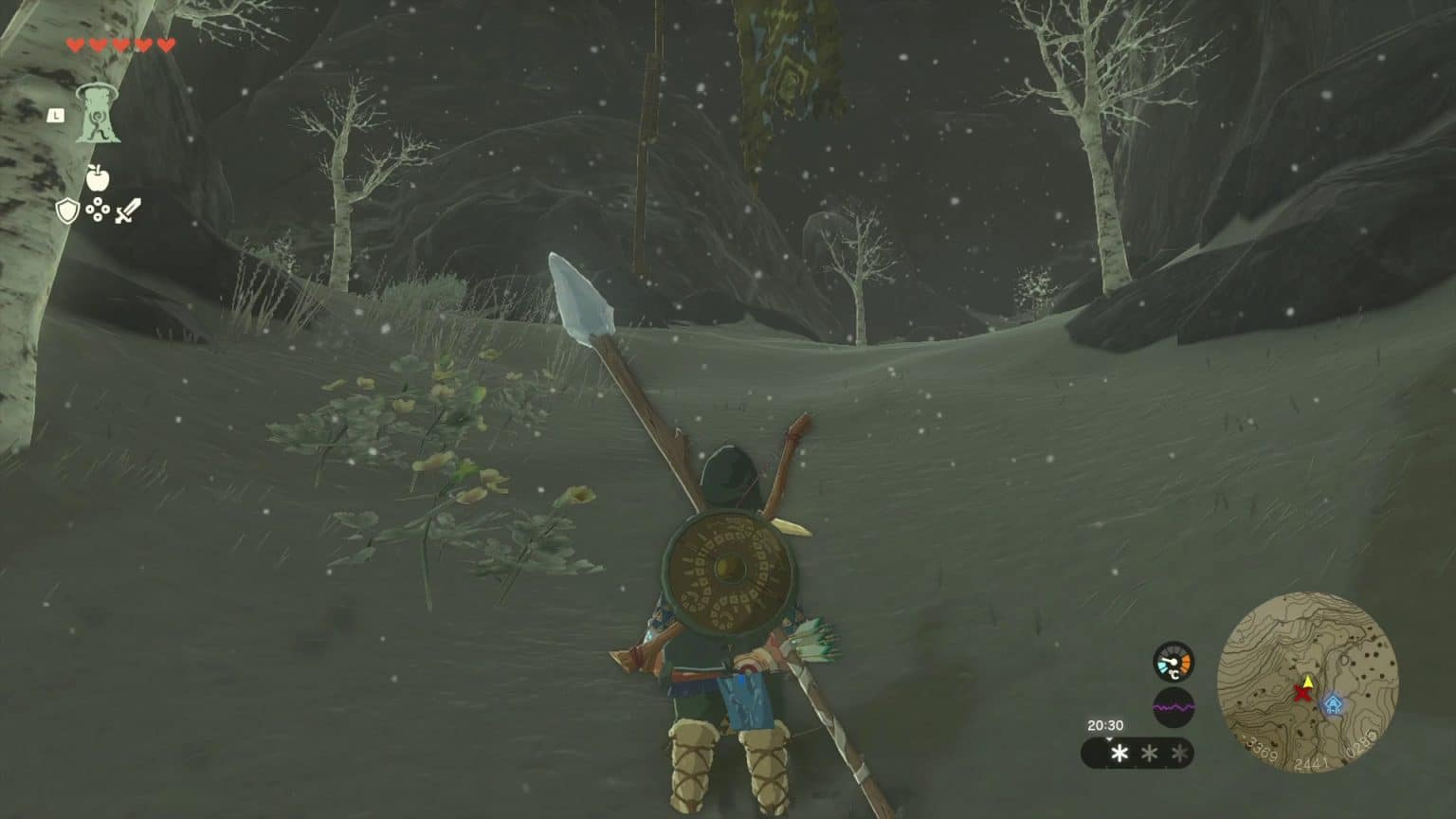The height and width of the screenshot is (819, 1456).
Task: Select the red X destination marker
Action: (x=1301, y=695)
